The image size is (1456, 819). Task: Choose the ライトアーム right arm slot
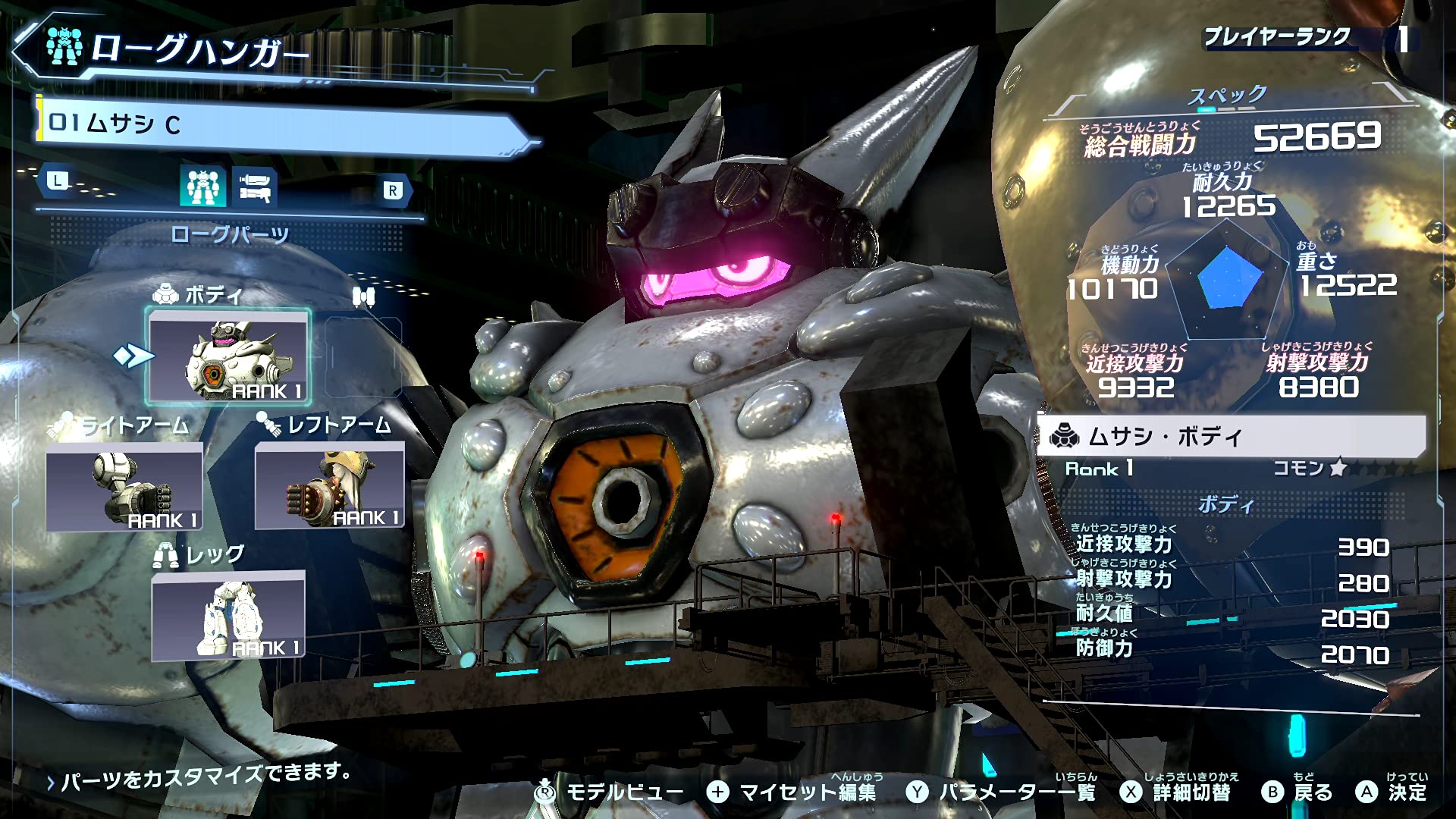124,487
